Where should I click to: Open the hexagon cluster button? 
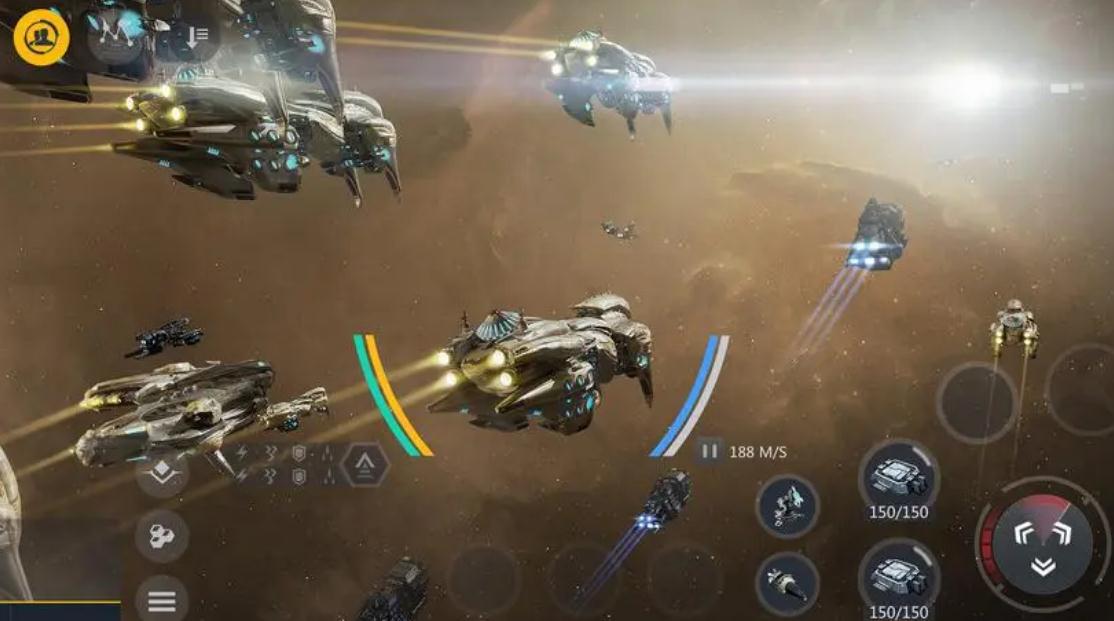[162, 536]
